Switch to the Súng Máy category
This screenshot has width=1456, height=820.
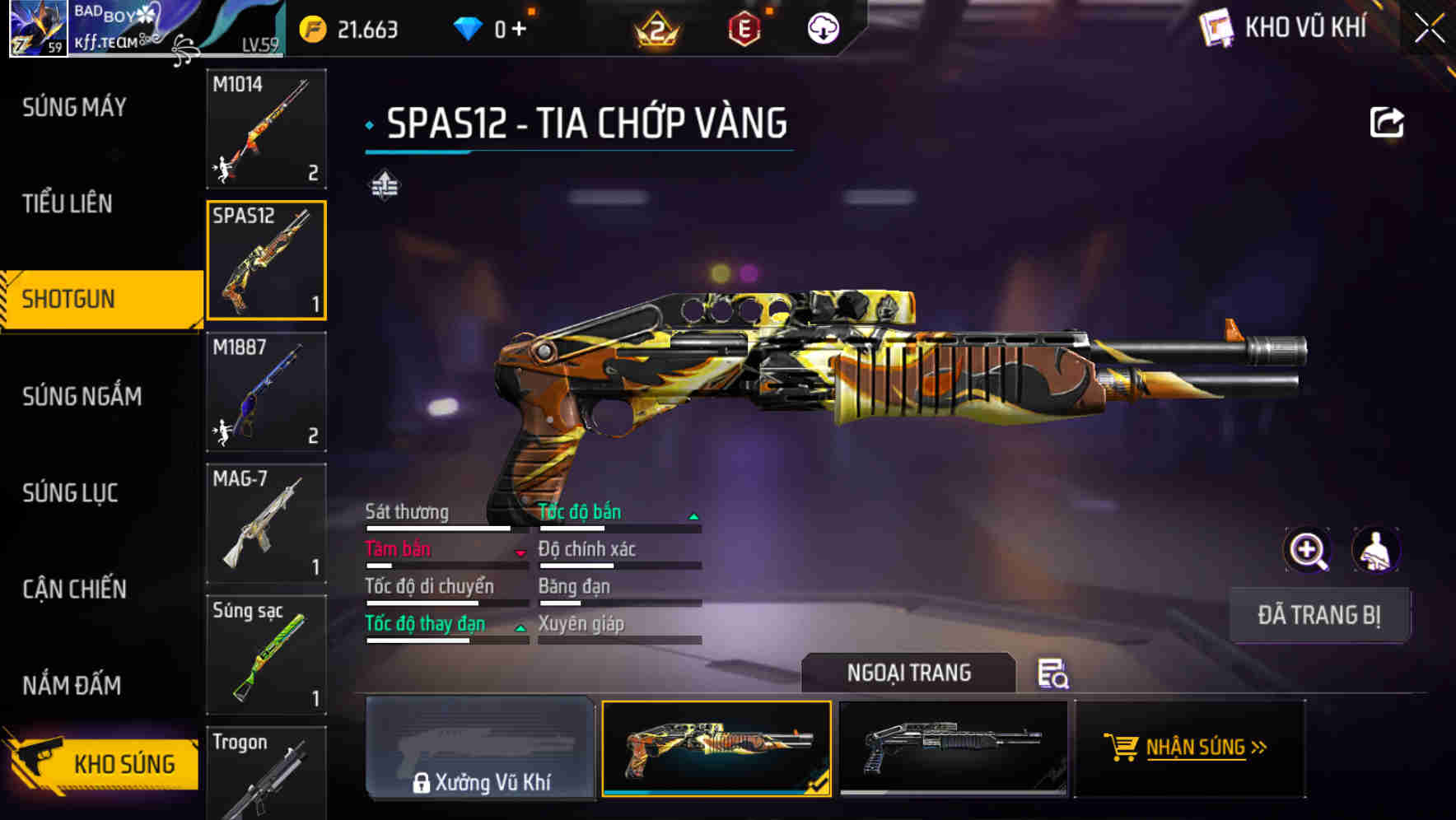[74, 107]
